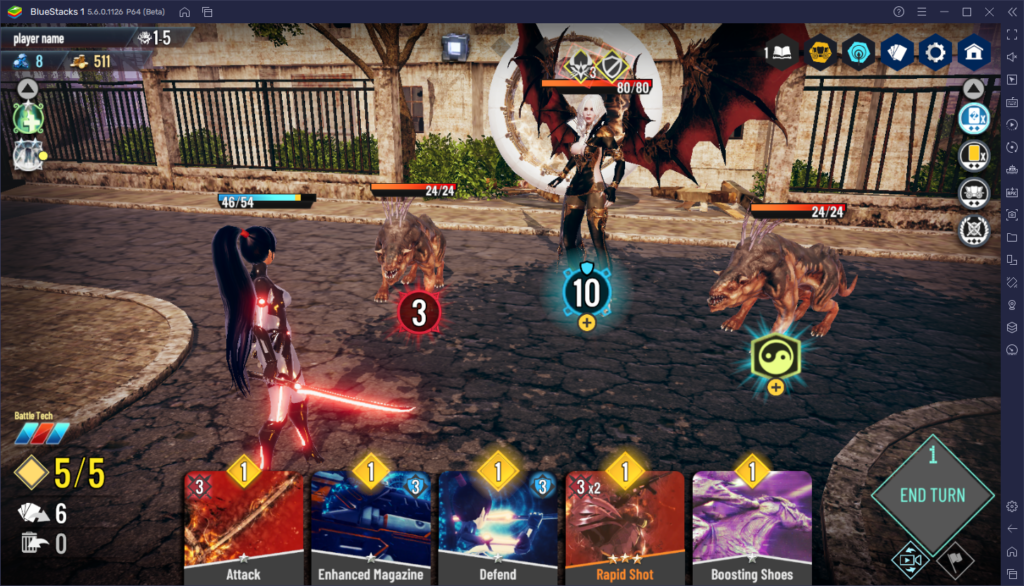Image resolution: width=1024 pixels, height=586 pixels.
Task: Pick the Boosting Shoes card
Action: click(751, 527)
